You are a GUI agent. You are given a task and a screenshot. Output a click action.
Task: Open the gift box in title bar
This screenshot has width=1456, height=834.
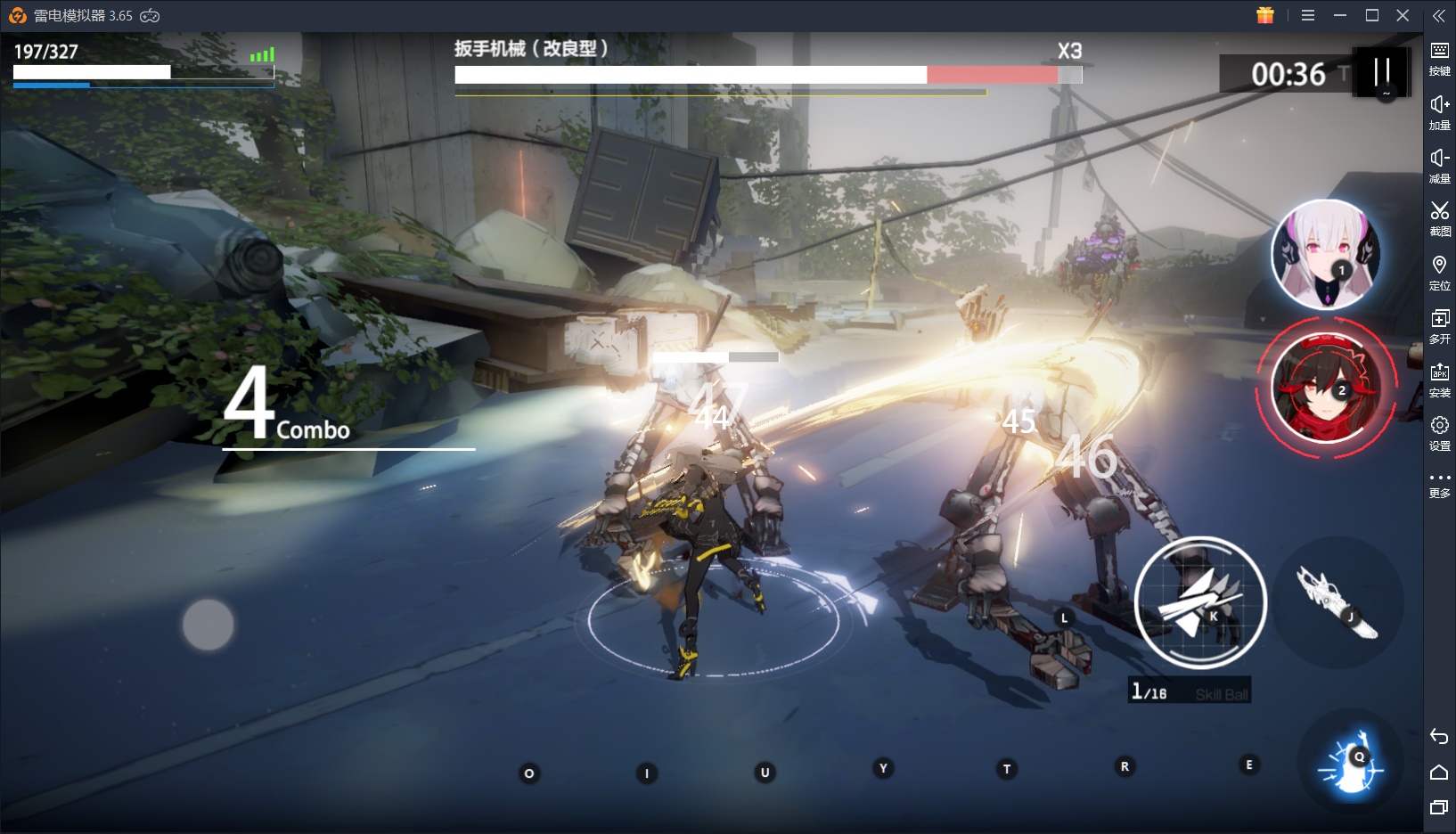1265,15
